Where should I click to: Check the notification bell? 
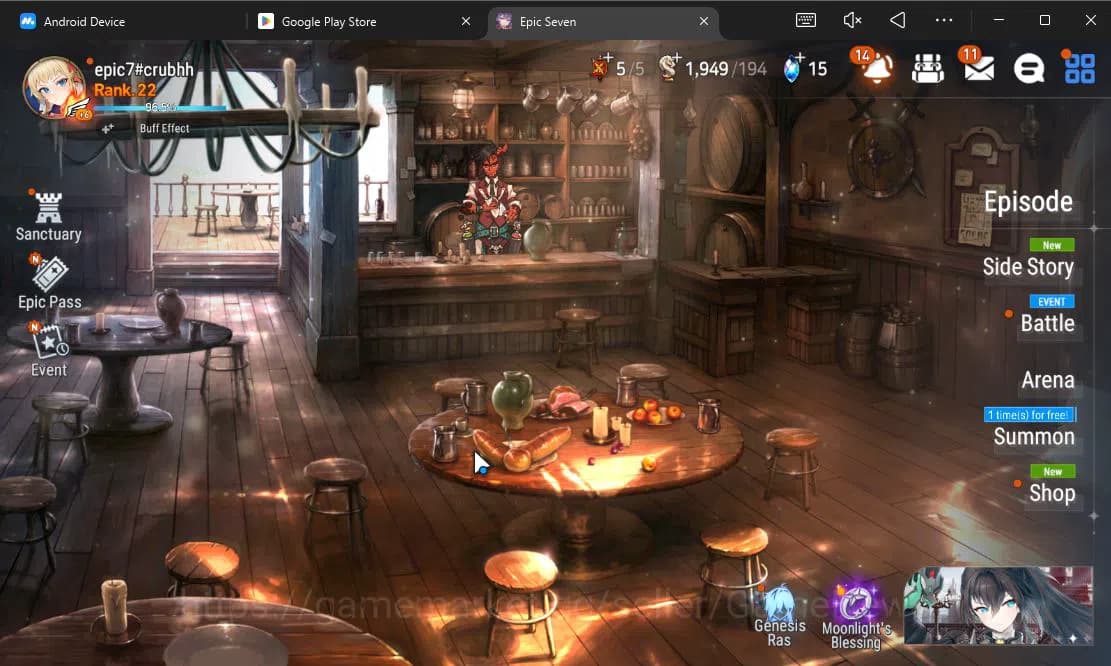coord(877,68)
